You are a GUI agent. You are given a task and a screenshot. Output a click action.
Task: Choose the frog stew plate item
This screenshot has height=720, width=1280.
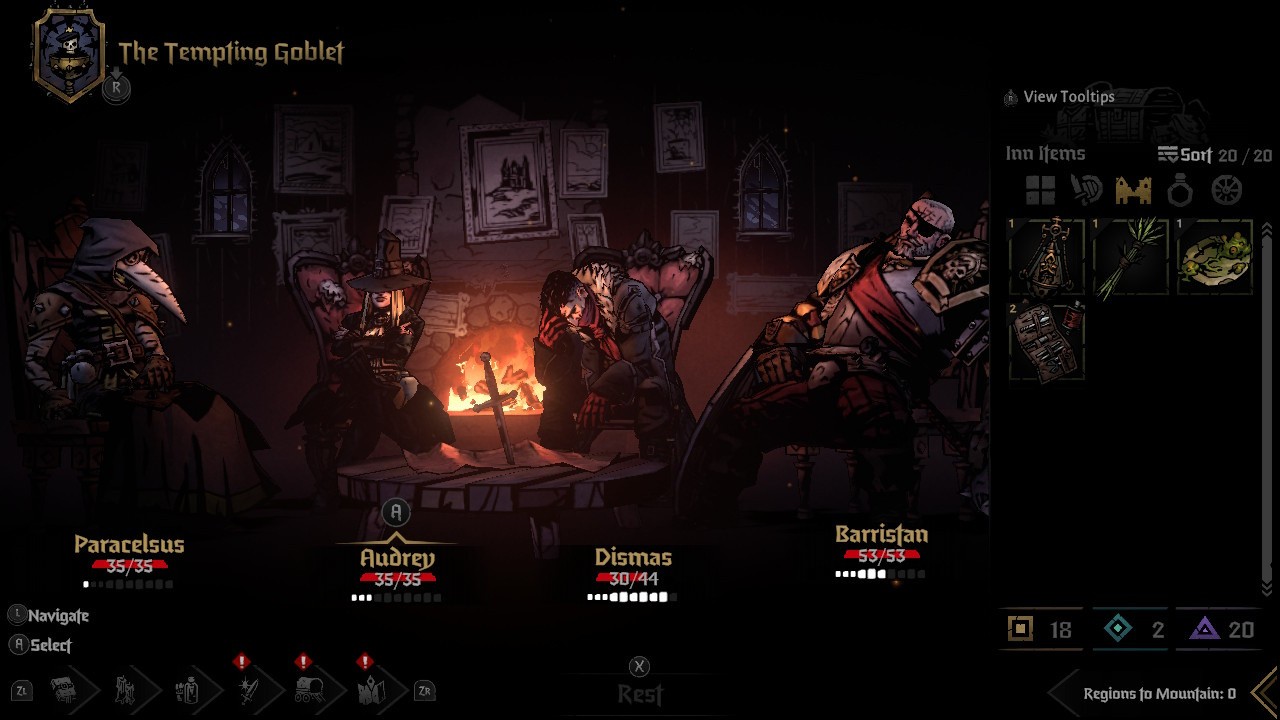1215,257
